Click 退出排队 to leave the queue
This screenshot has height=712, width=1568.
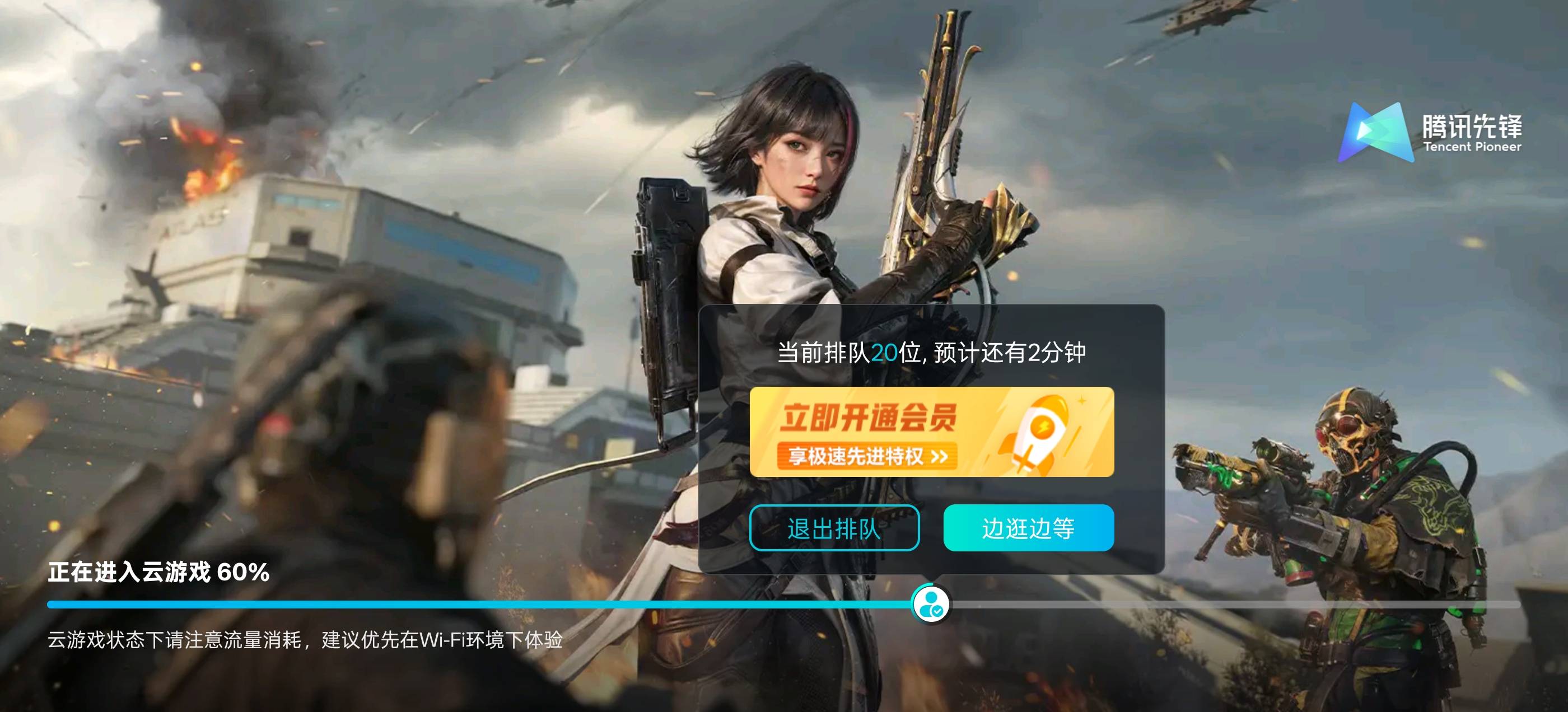tap(833, 529)
